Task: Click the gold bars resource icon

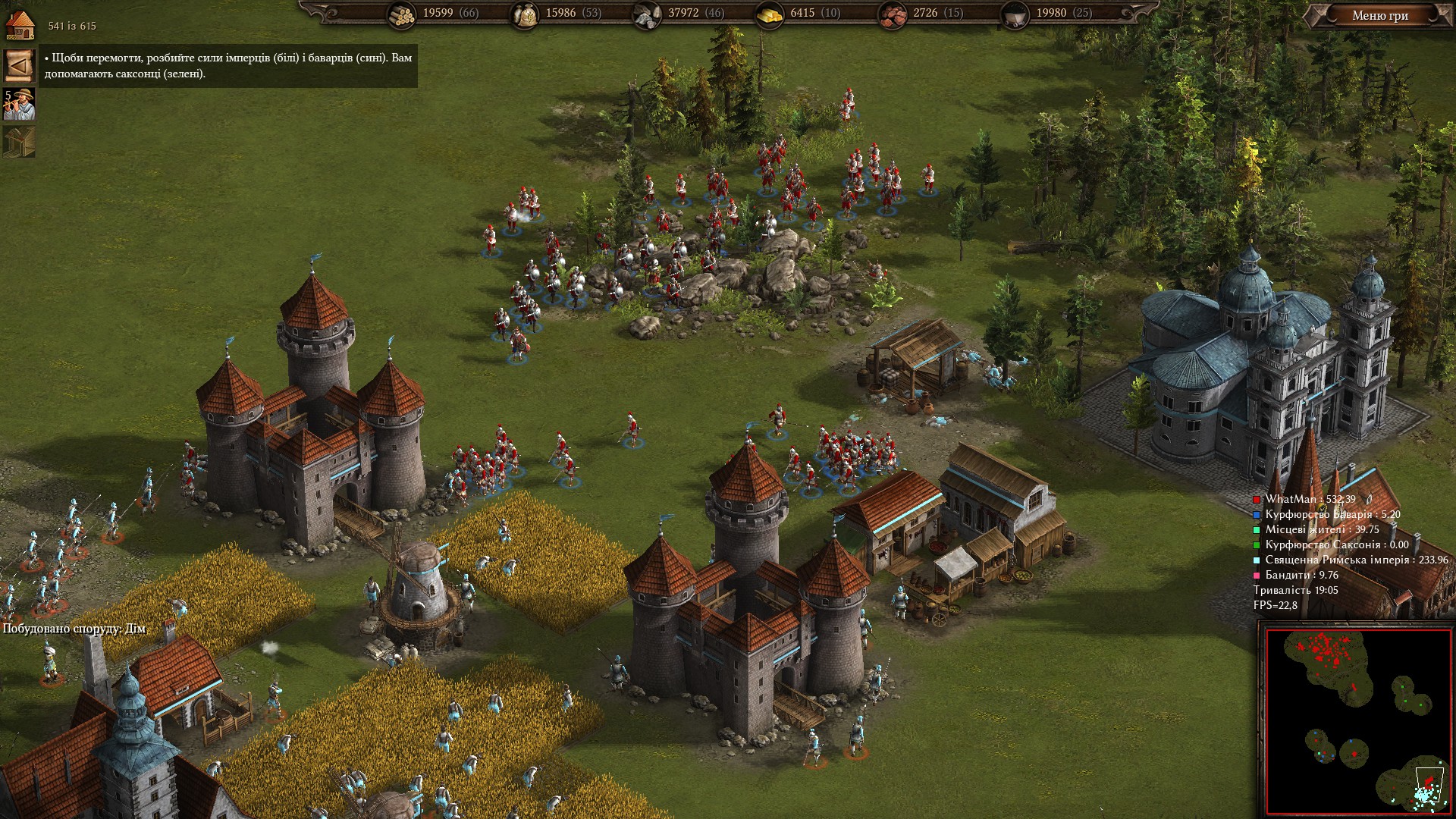Action: point(770,14)
